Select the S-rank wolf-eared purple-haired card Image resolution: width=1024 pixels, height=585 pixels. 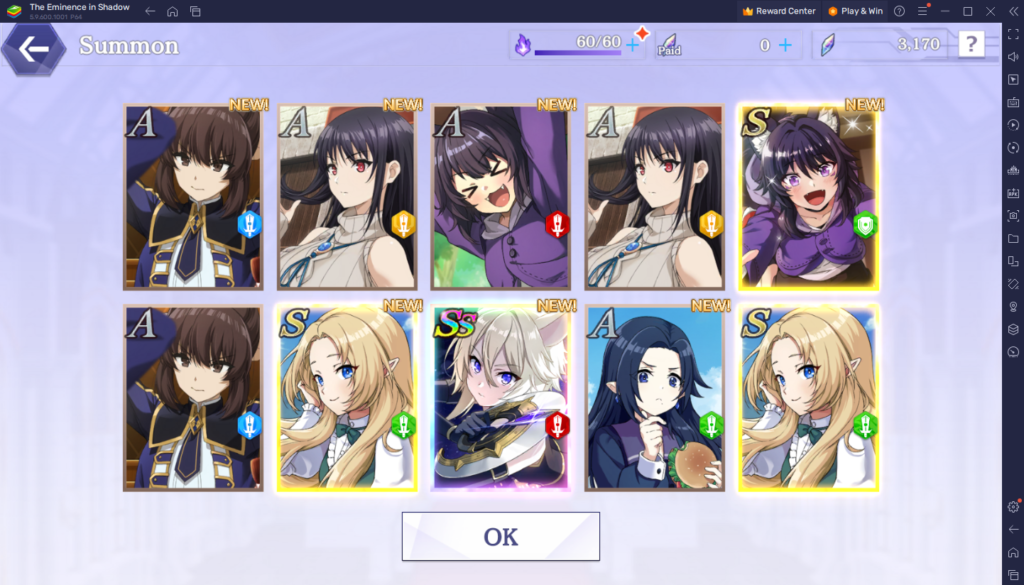coord(808,197)
